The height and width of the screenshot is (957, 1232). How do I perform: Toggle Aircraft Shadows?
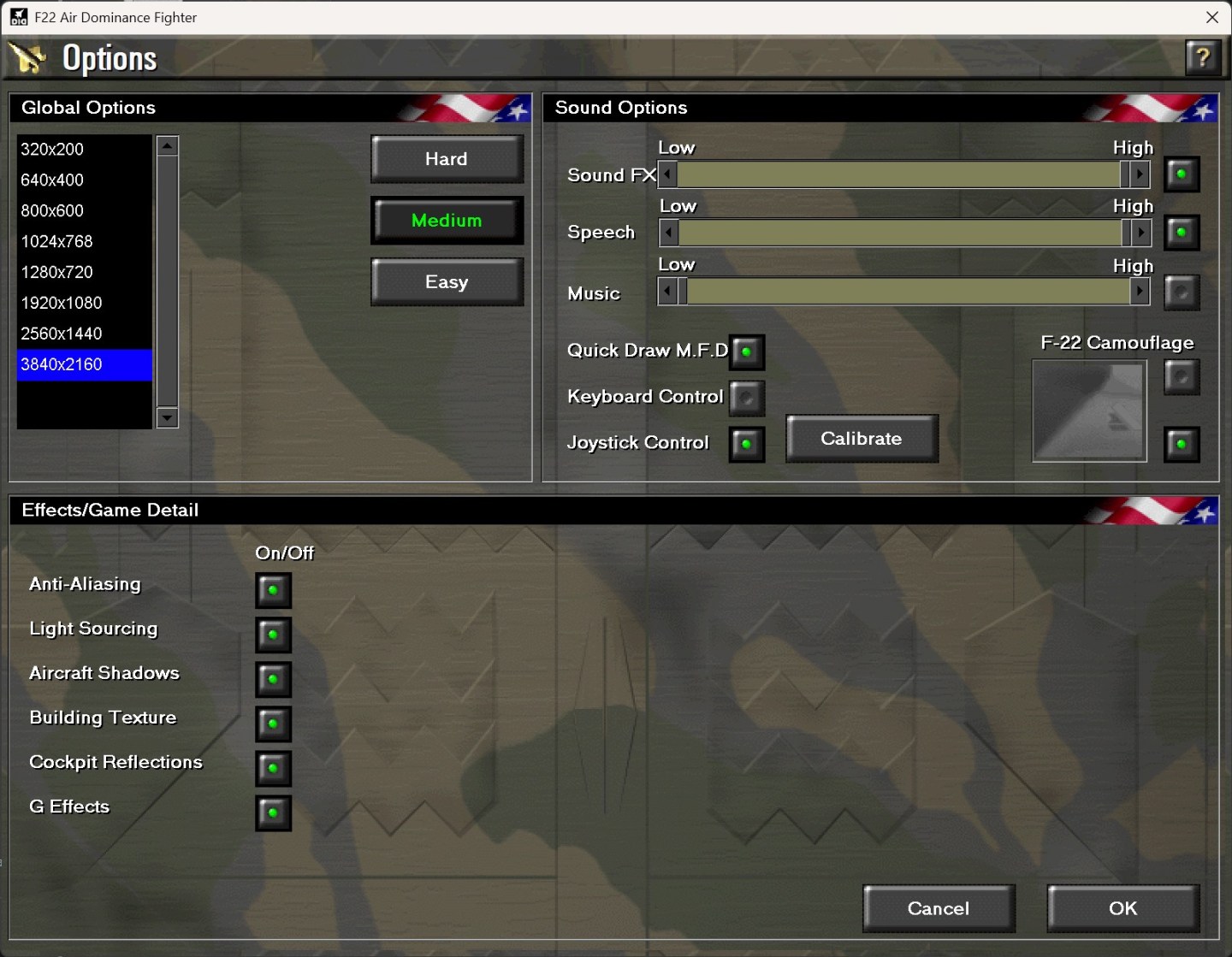coord(273,680)
